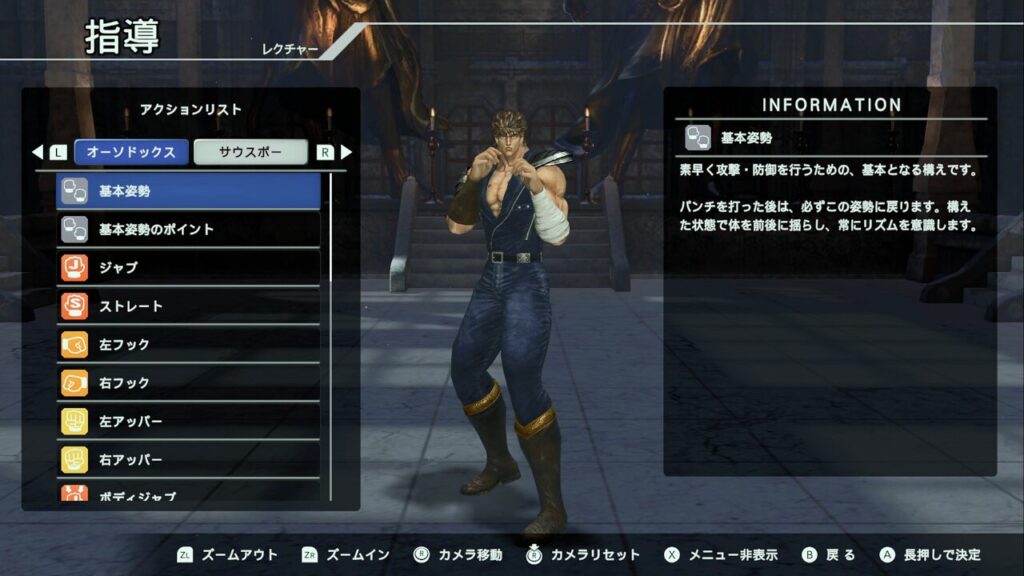Choose the 左アッパー entry

click(x=188, y=421)
